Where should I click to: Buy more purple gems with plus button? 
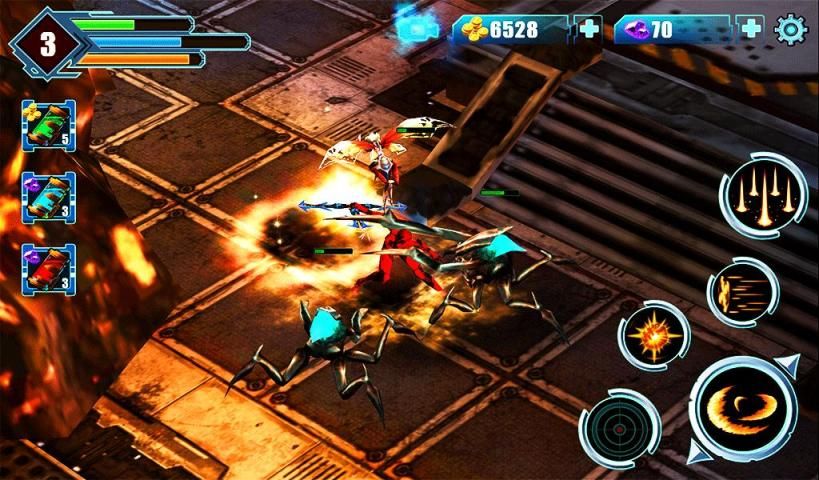(750, 29)
